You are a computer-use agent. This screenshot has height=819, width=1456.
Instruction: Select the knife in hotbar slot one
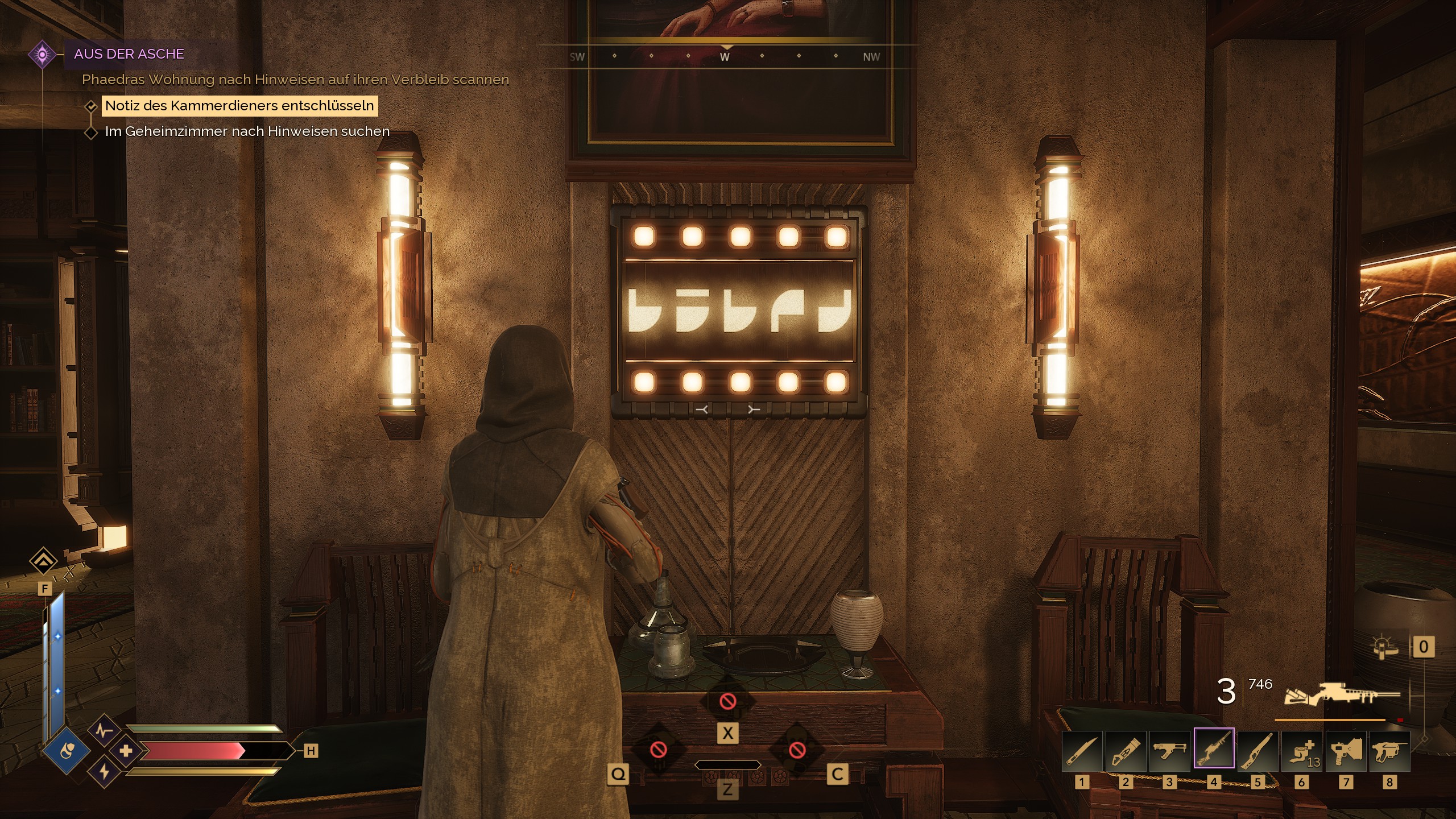pos(1082,750)
